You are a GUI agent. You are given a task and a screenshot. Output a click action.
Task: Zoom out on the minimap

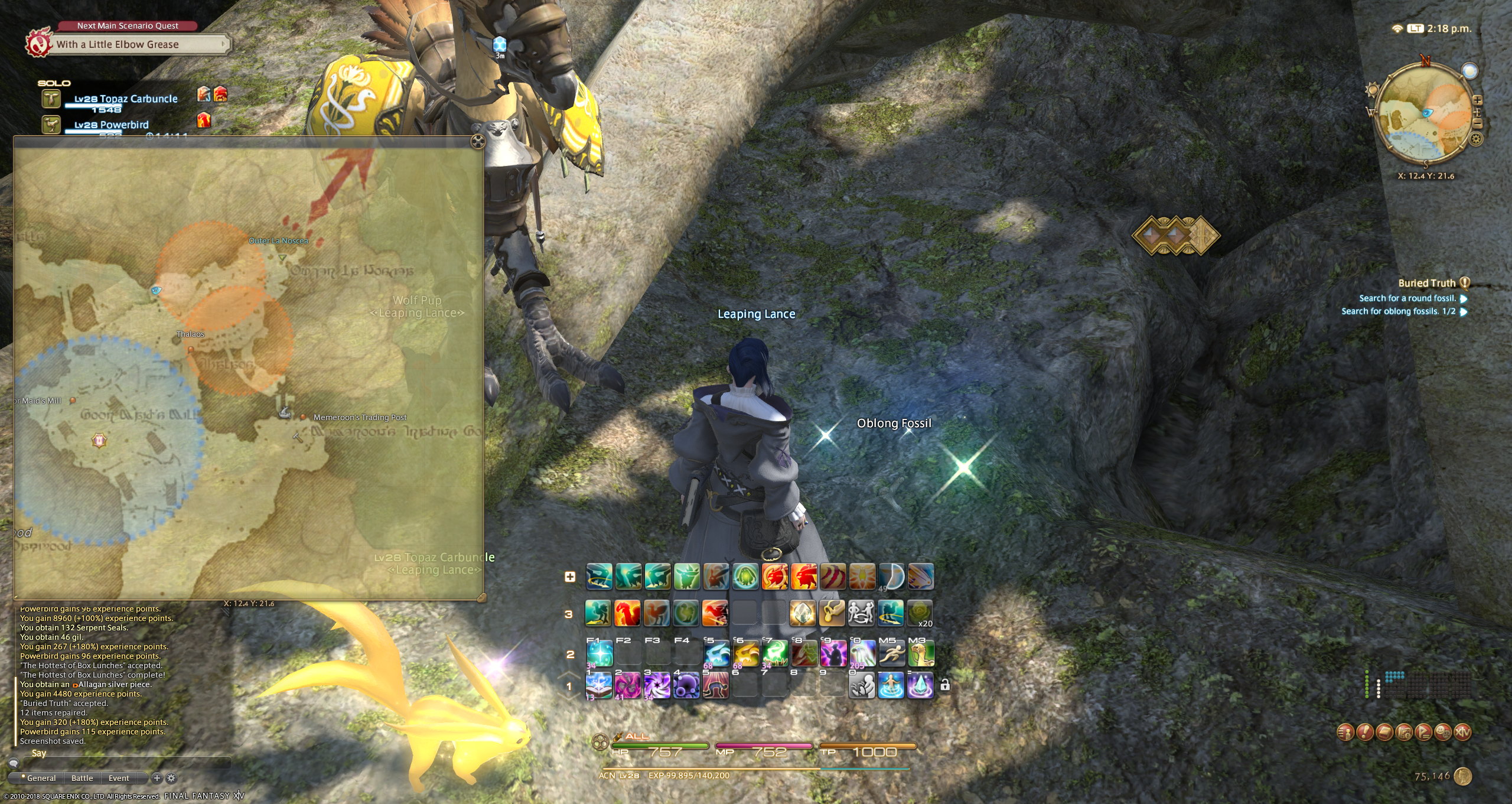(1477, 123)
